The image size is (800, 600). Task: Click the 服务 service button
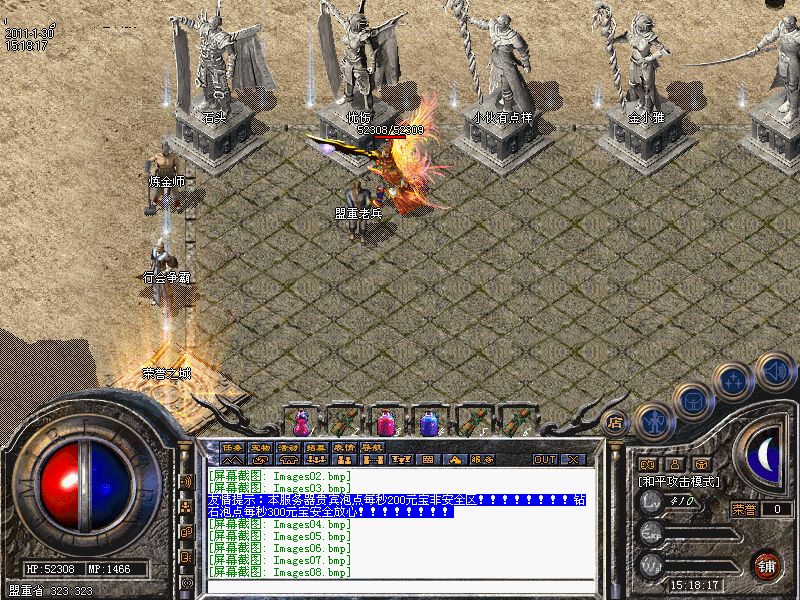(482, 460)
